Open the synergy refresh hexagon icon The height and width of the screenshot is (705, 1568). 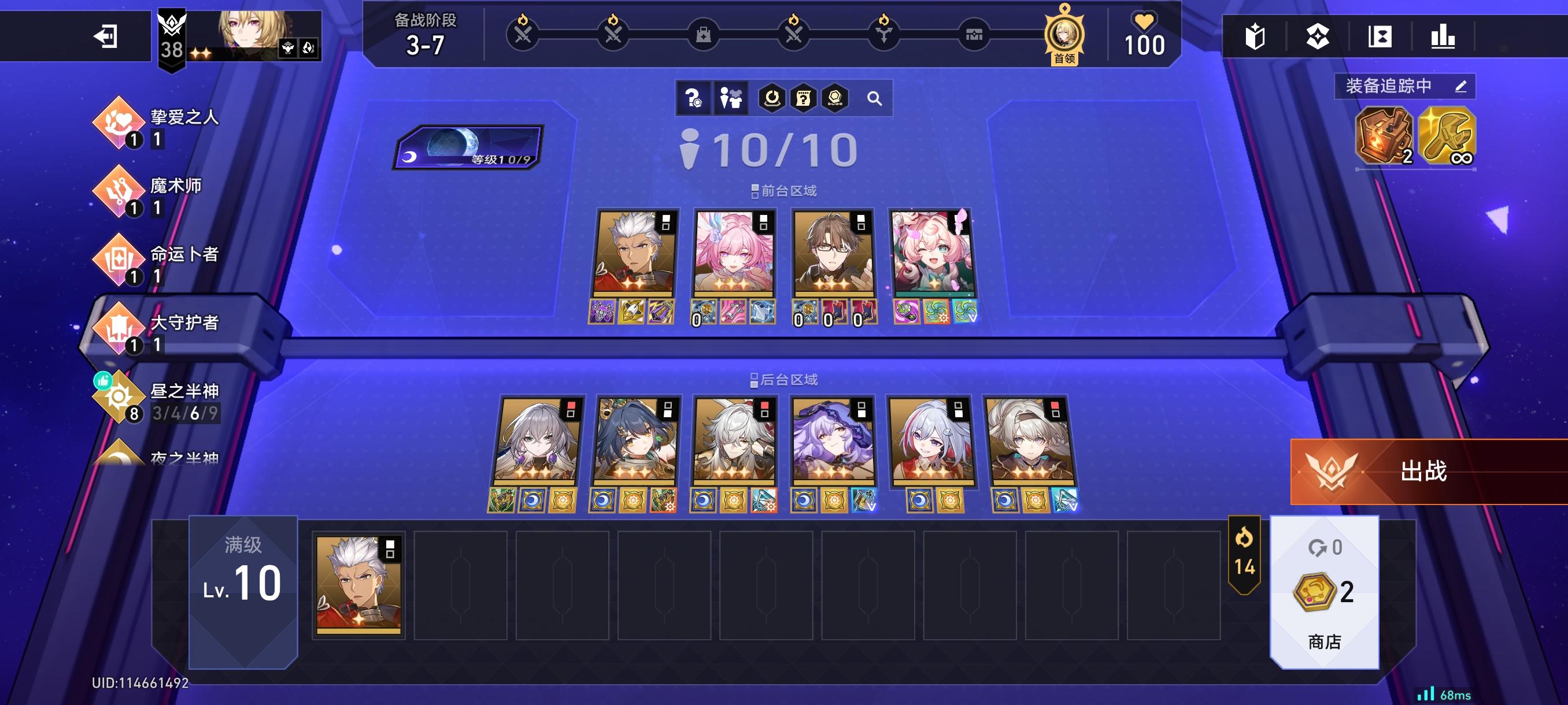pyautogui.click(x=772, y=98)
